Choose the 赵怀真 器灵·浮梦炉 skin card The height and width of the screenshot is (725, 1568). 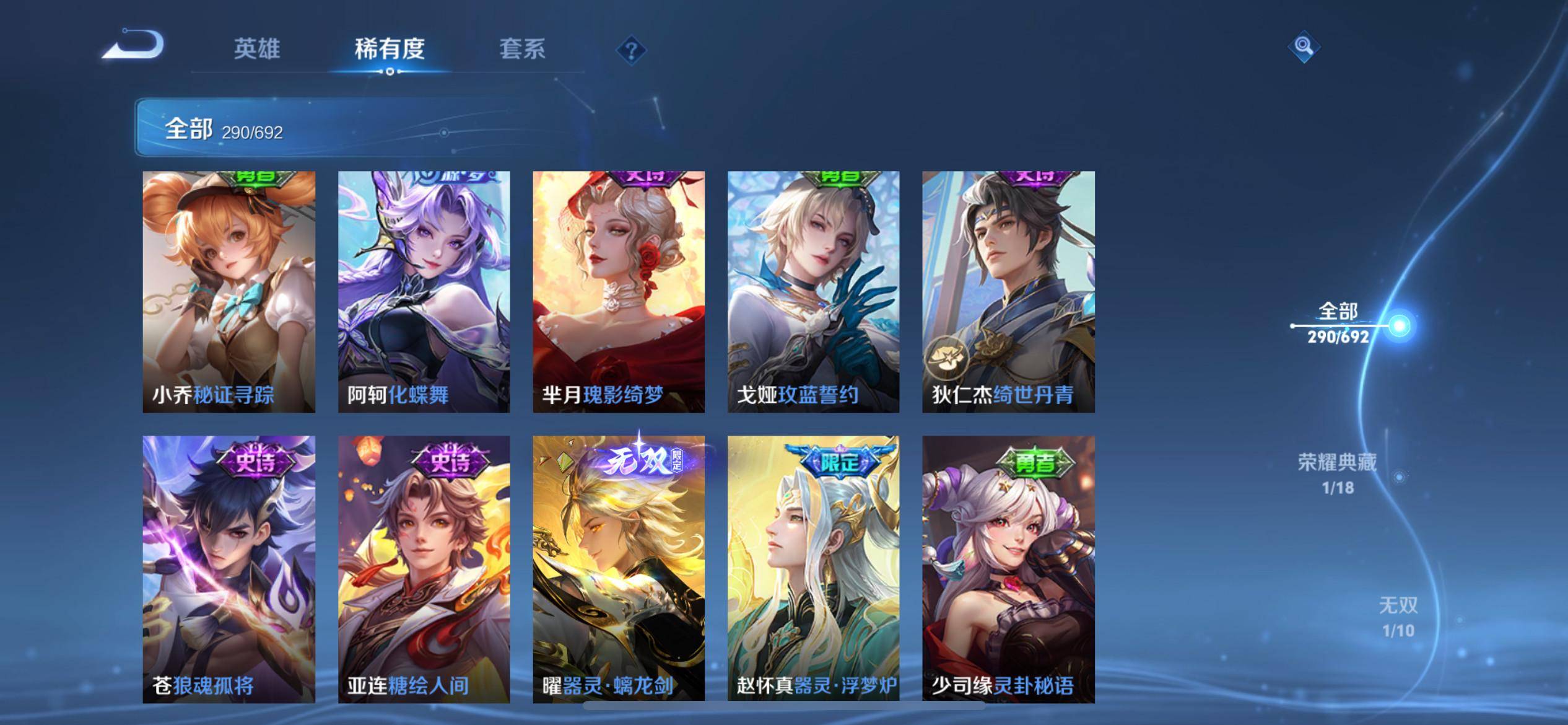(813, 569)
